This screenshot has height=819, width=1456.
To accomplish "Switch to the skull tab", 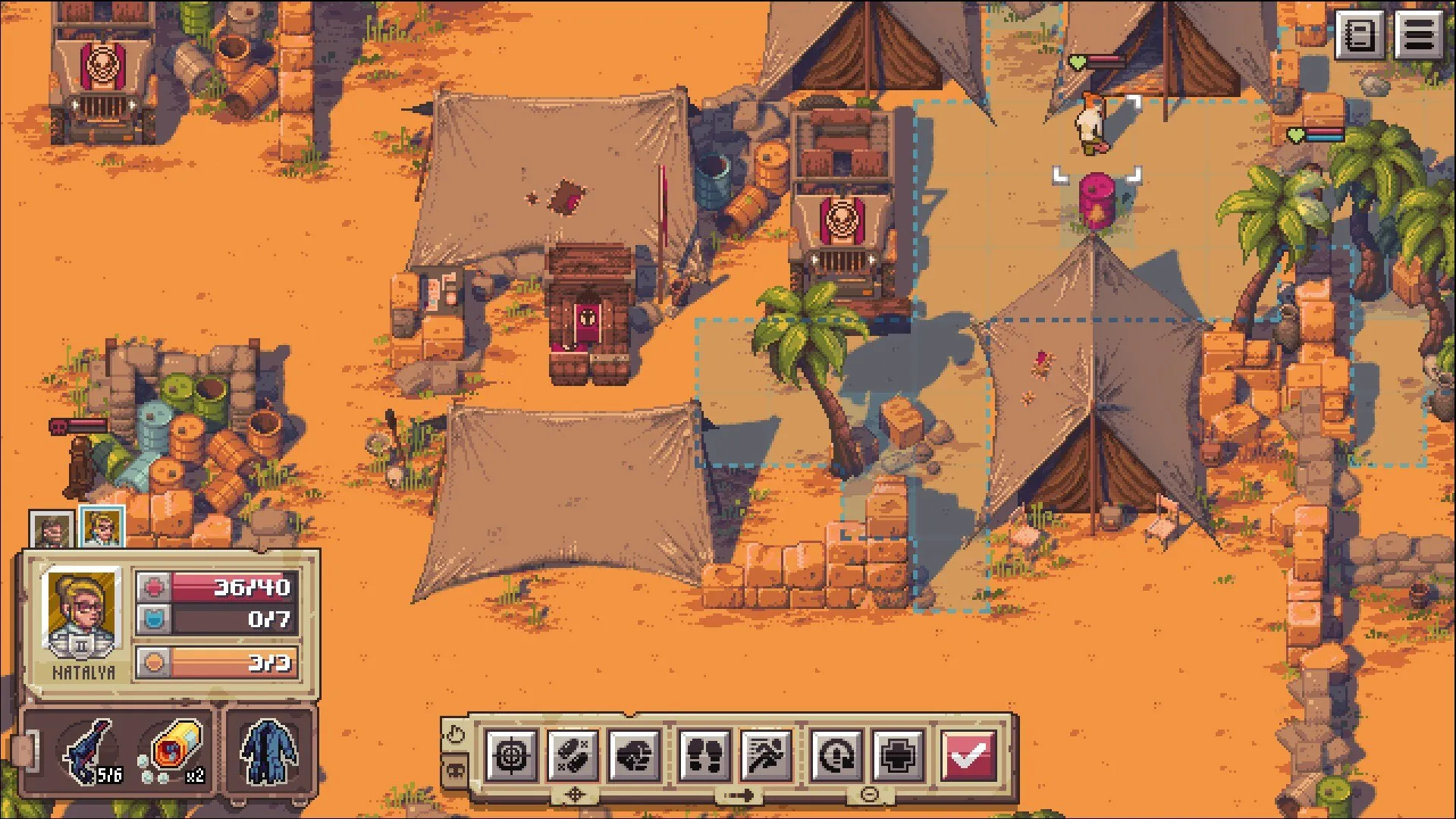I will (x=454, y=770).
